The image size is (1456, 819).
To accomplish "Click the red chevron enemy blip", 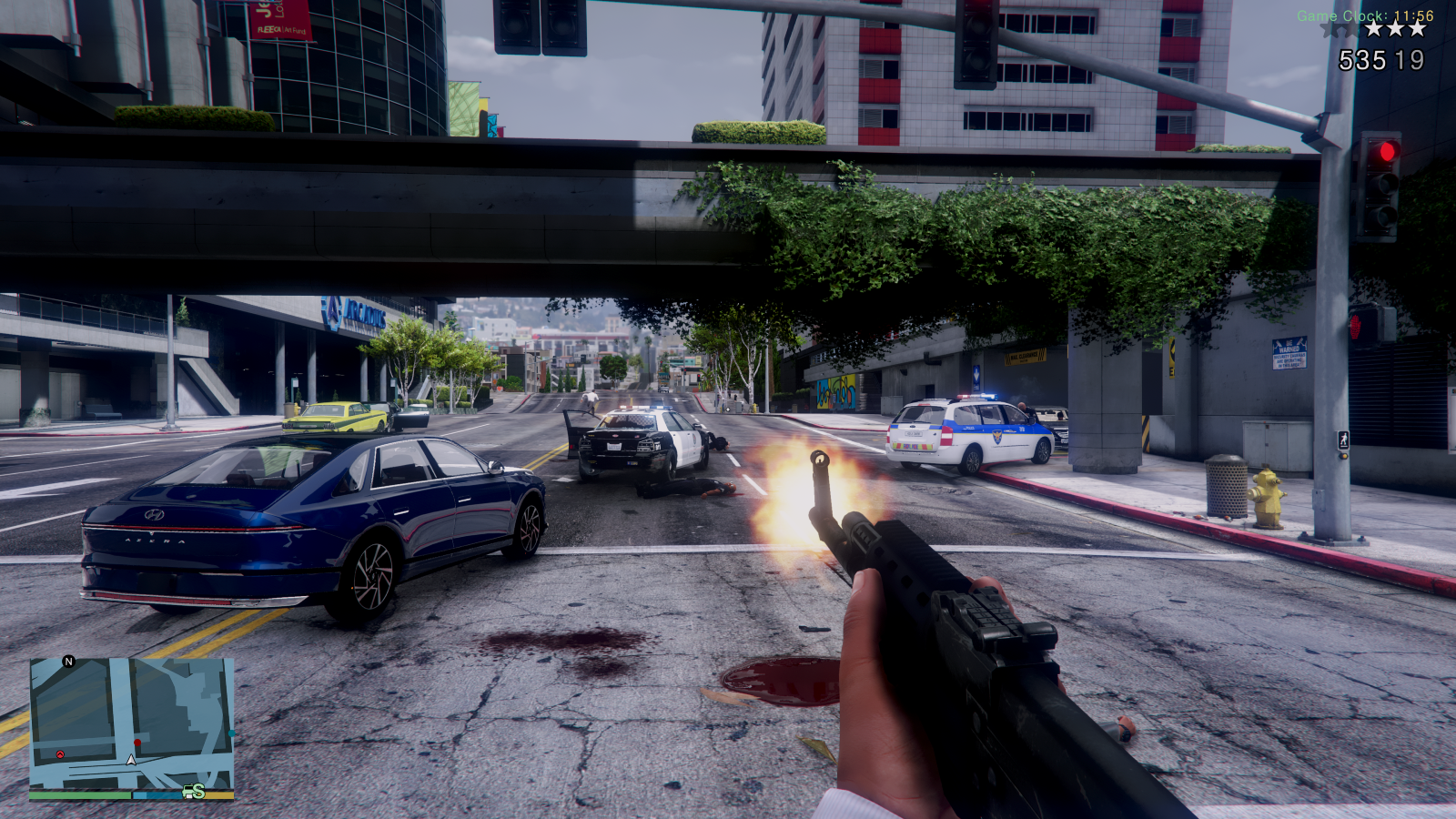I will point(60,754).
